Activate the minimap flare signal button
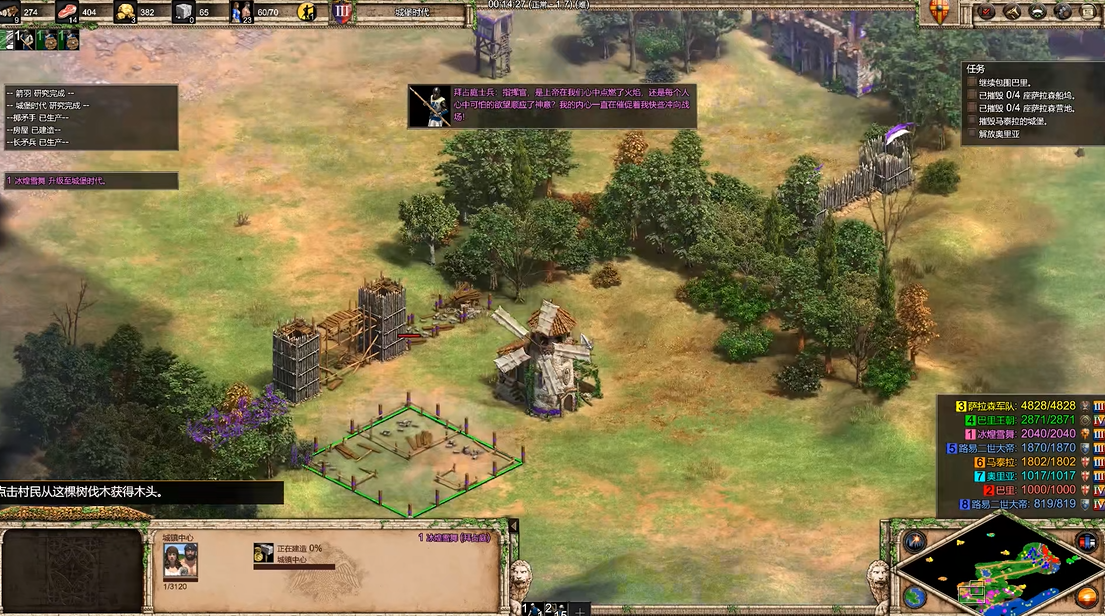 [x=914, y=543]
